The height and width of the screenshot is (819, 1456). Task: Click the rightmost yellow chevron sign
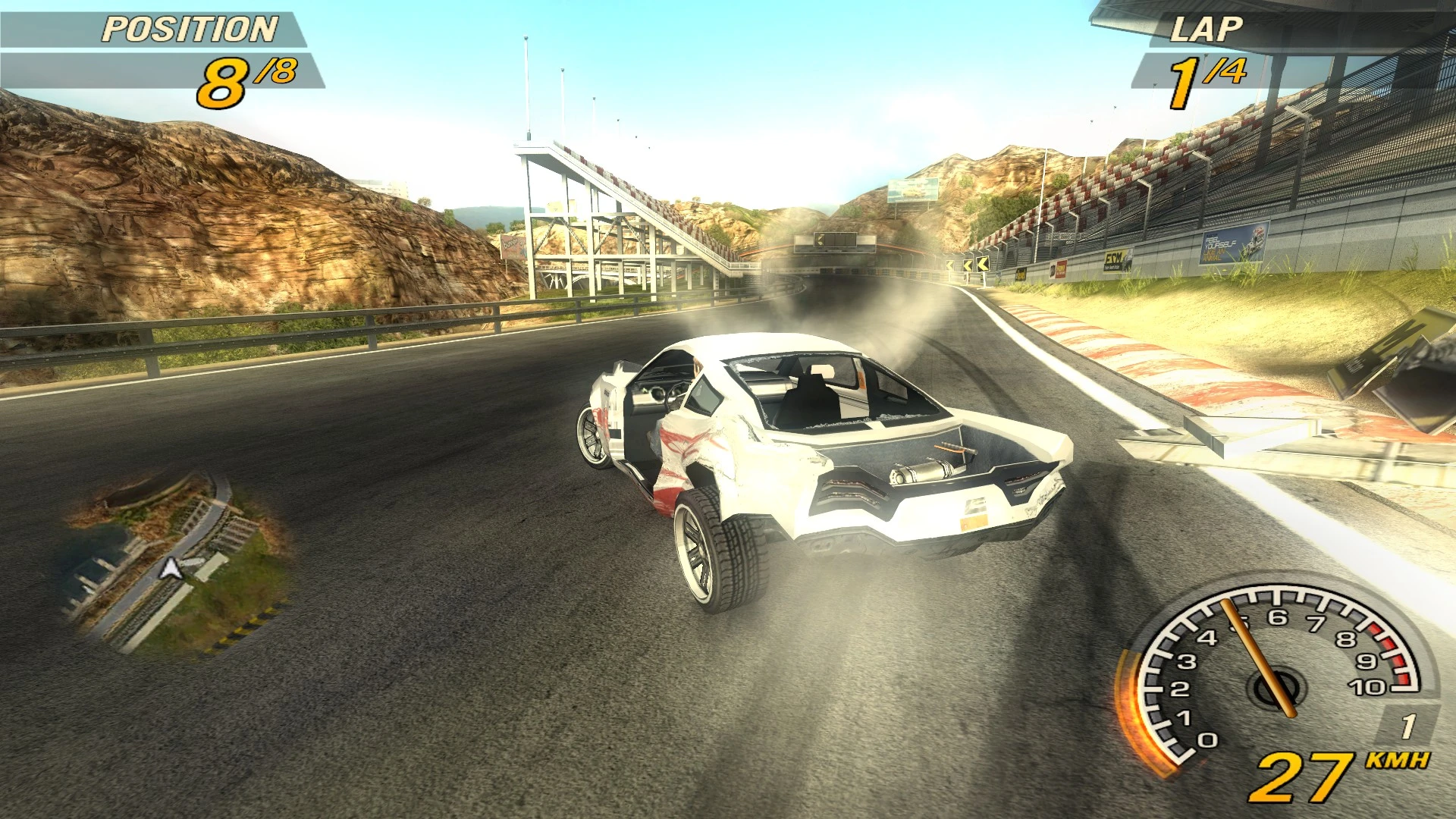pos(983,264)
